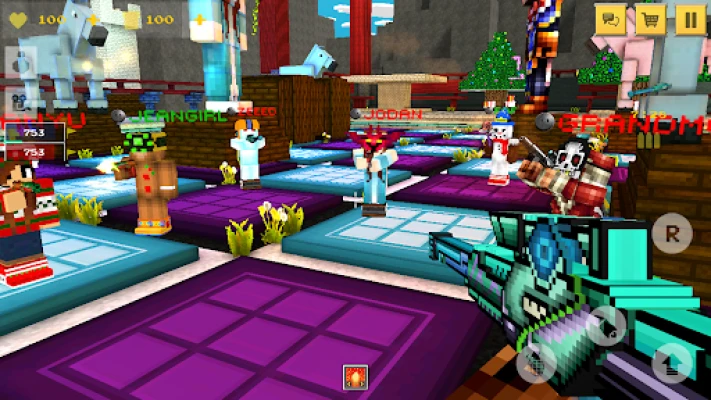Add armor with the plus beside the shield
Screen dimensions: 711x400
coord(199,19)
